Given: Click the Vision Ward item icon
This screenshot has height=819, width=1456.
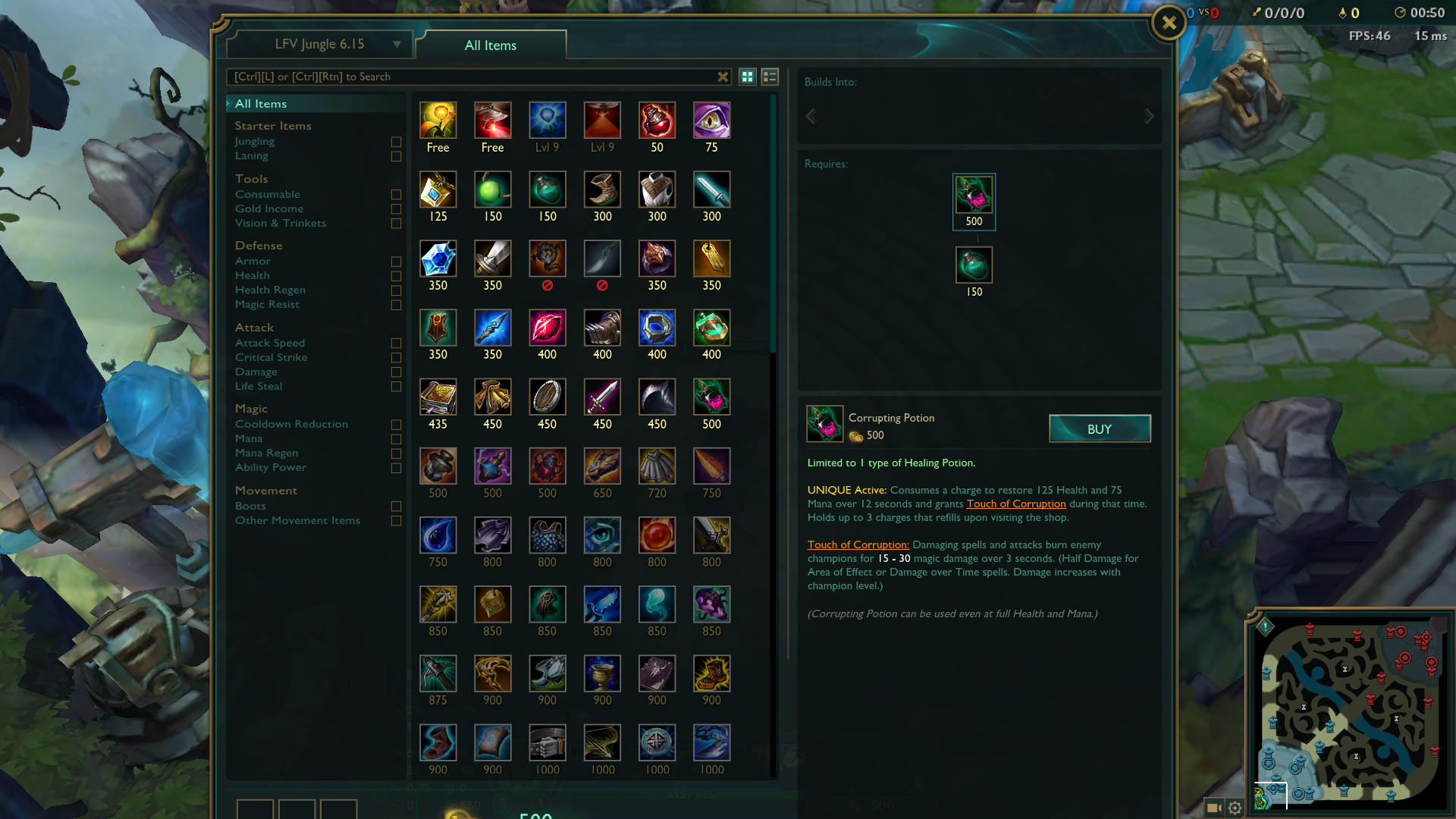Looking at the screenshot, I should coord(711,119).
